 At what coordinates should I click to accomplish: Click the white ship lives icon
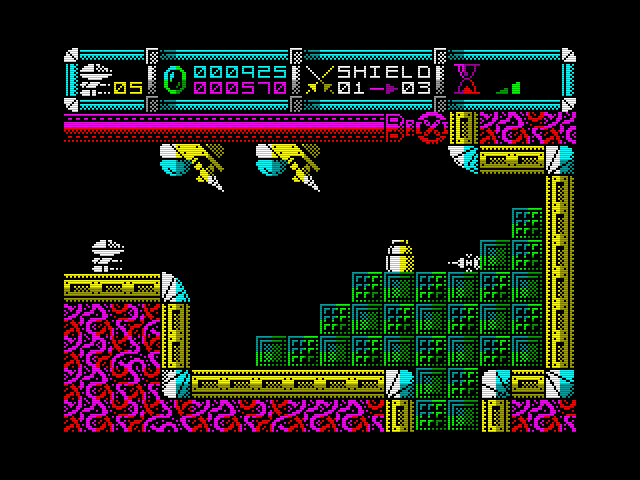[x=96, y=79]
